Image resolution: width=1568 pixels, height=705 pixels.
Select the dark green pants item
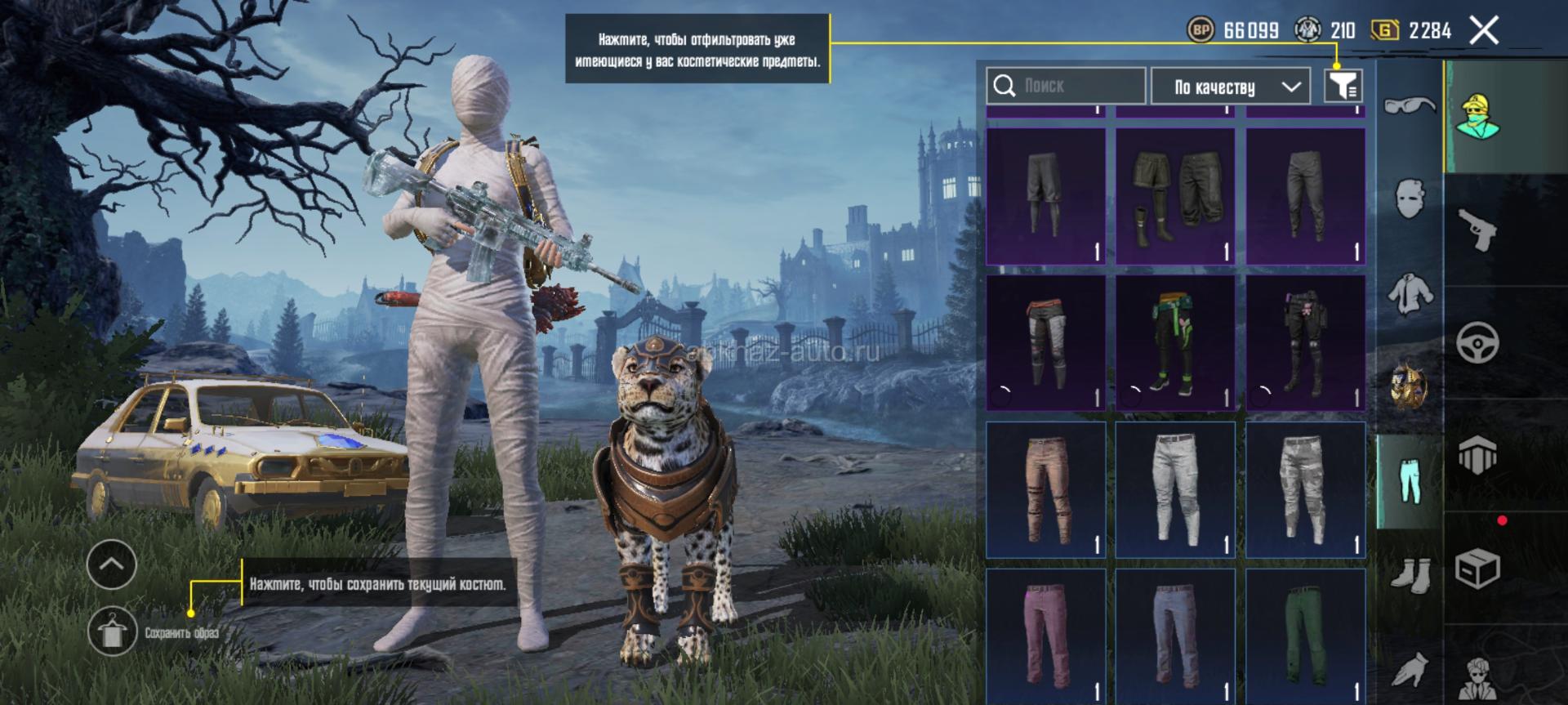[1305, 636]
